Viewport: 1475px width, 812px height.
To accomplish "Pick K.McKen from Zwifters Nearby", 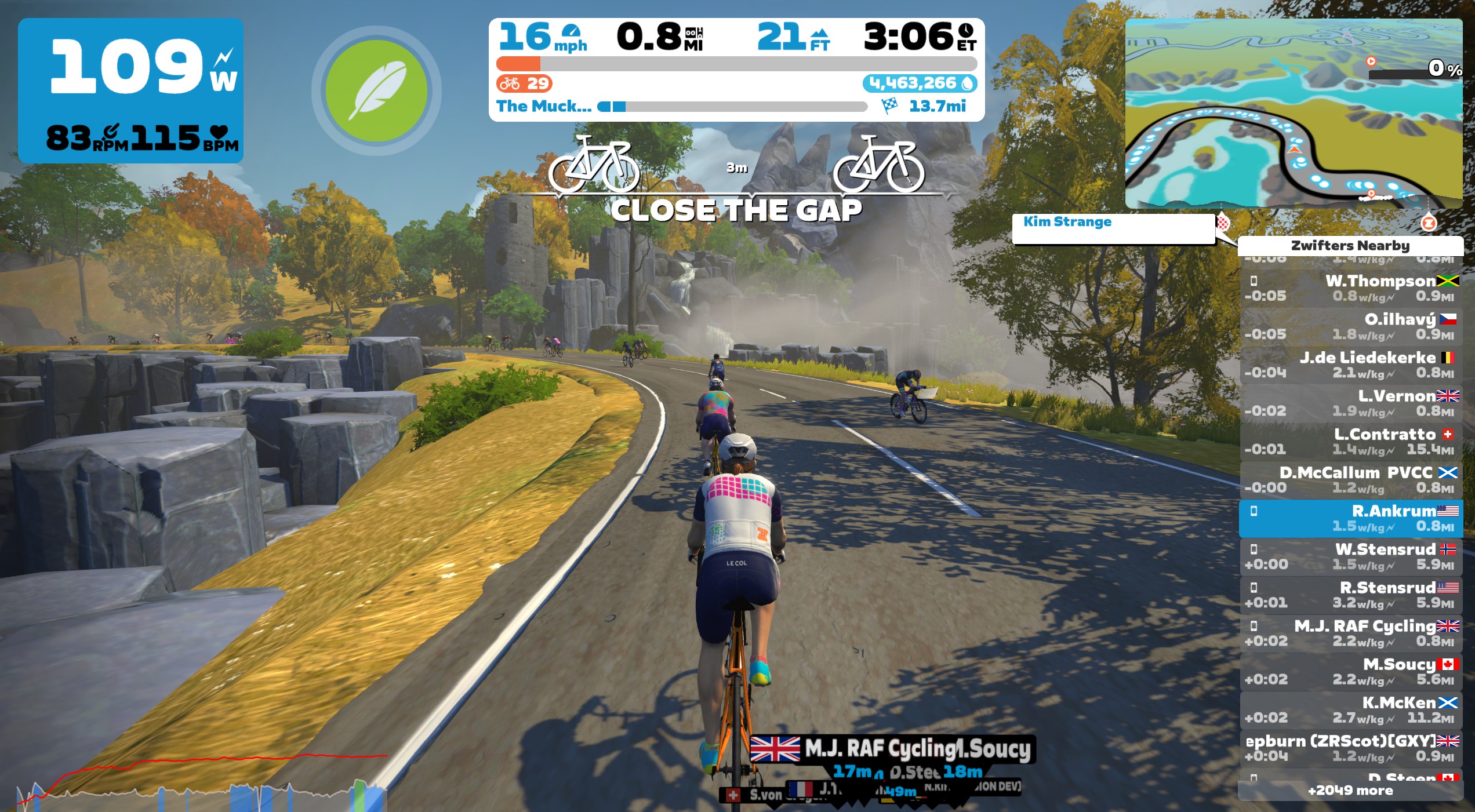I will [1351, 710].
